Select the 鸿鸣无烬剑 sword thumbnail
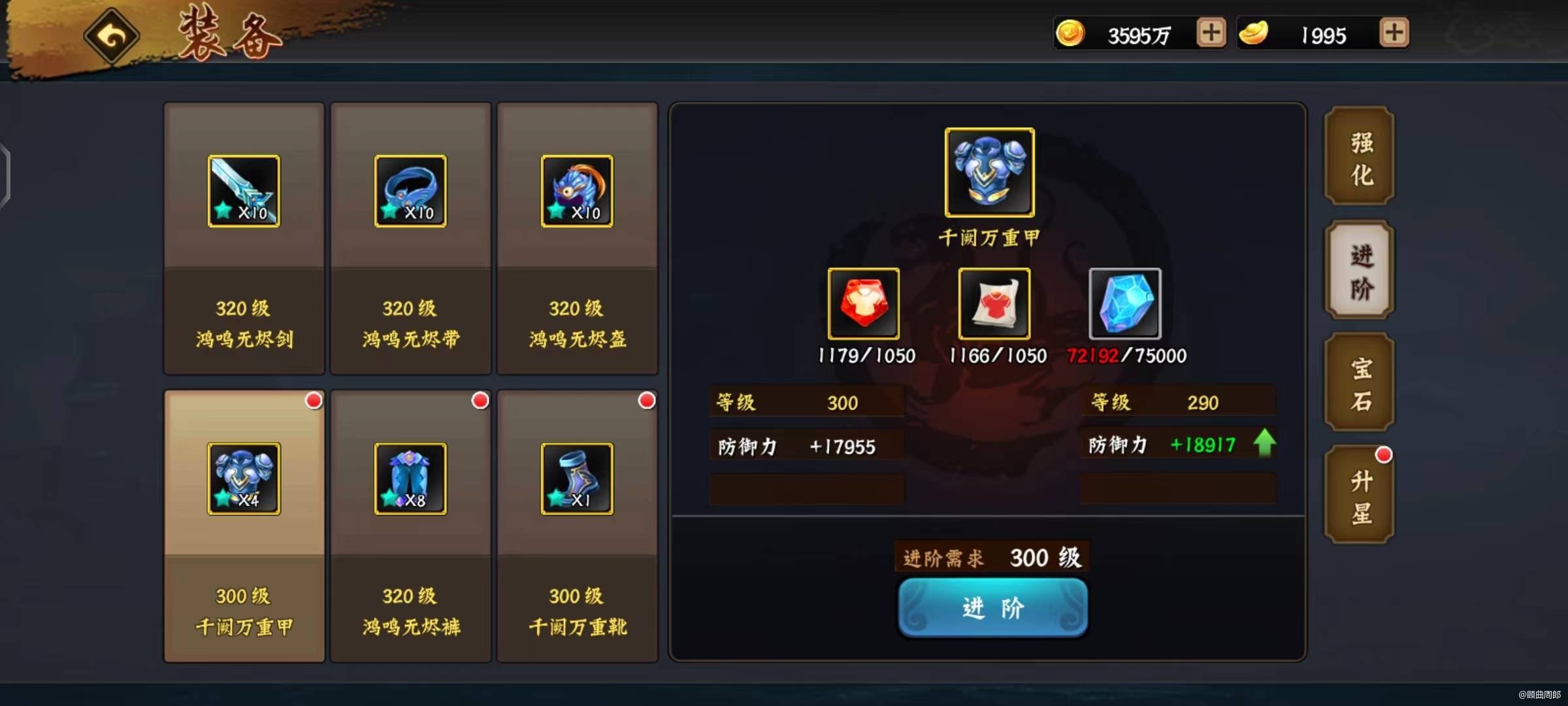This screenshot has height=706, width=1568. click(243, 191)
